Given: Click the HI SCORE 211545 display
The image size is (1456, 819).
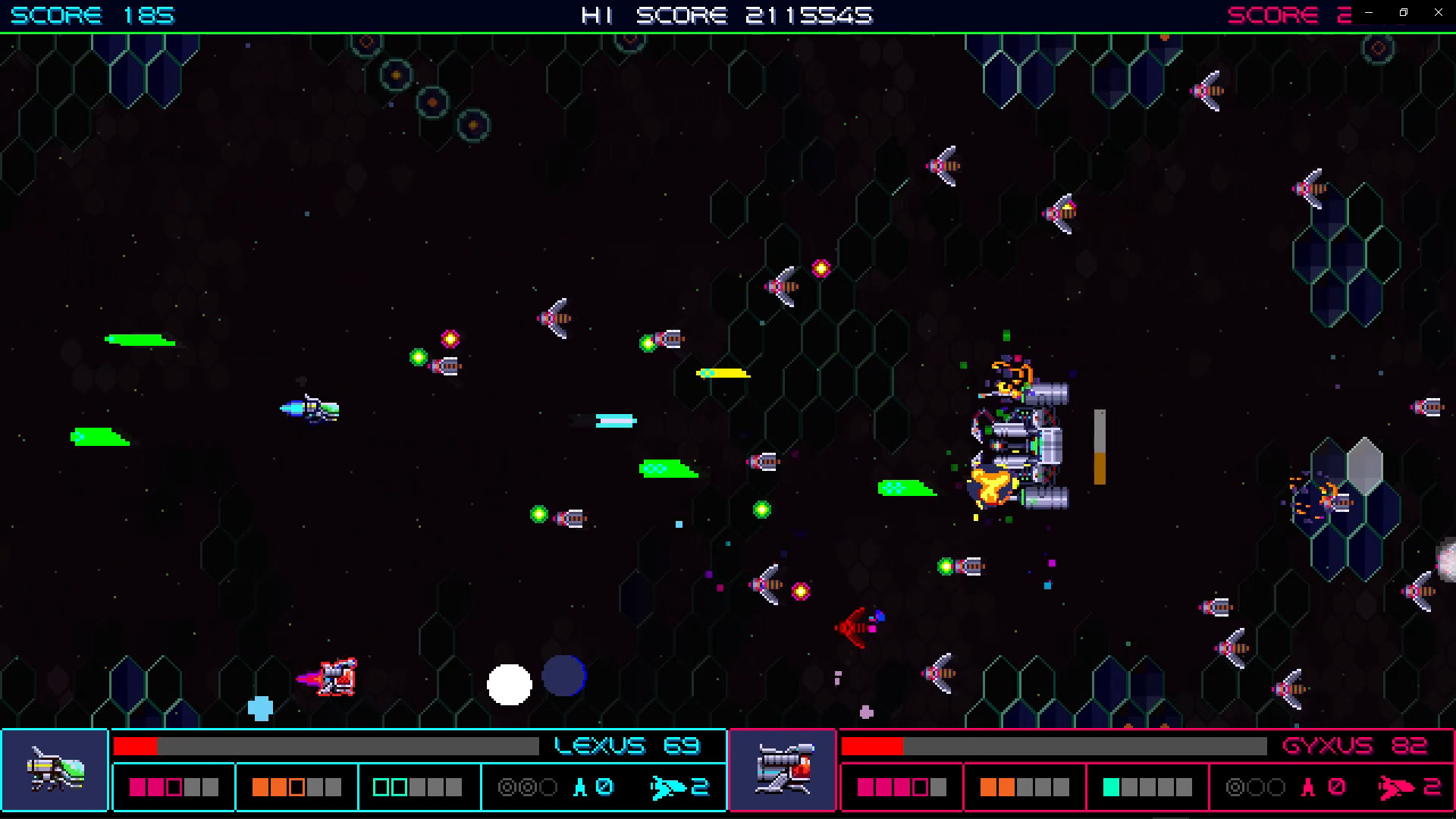Looking at the screenshot, I should click(x=726, y=15).
